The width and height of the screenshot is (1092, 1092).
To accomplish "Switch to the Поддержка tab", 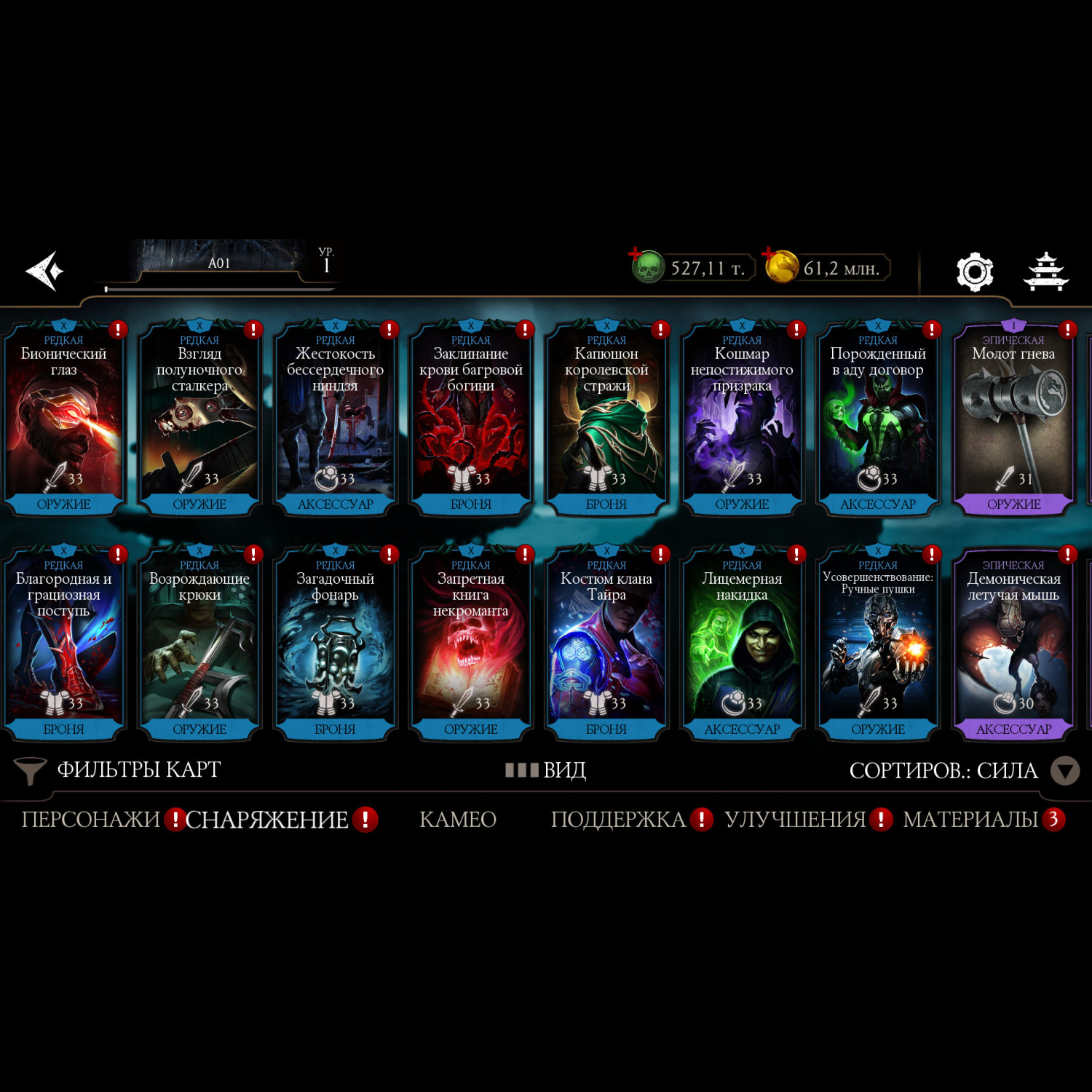I will [618, 820].
